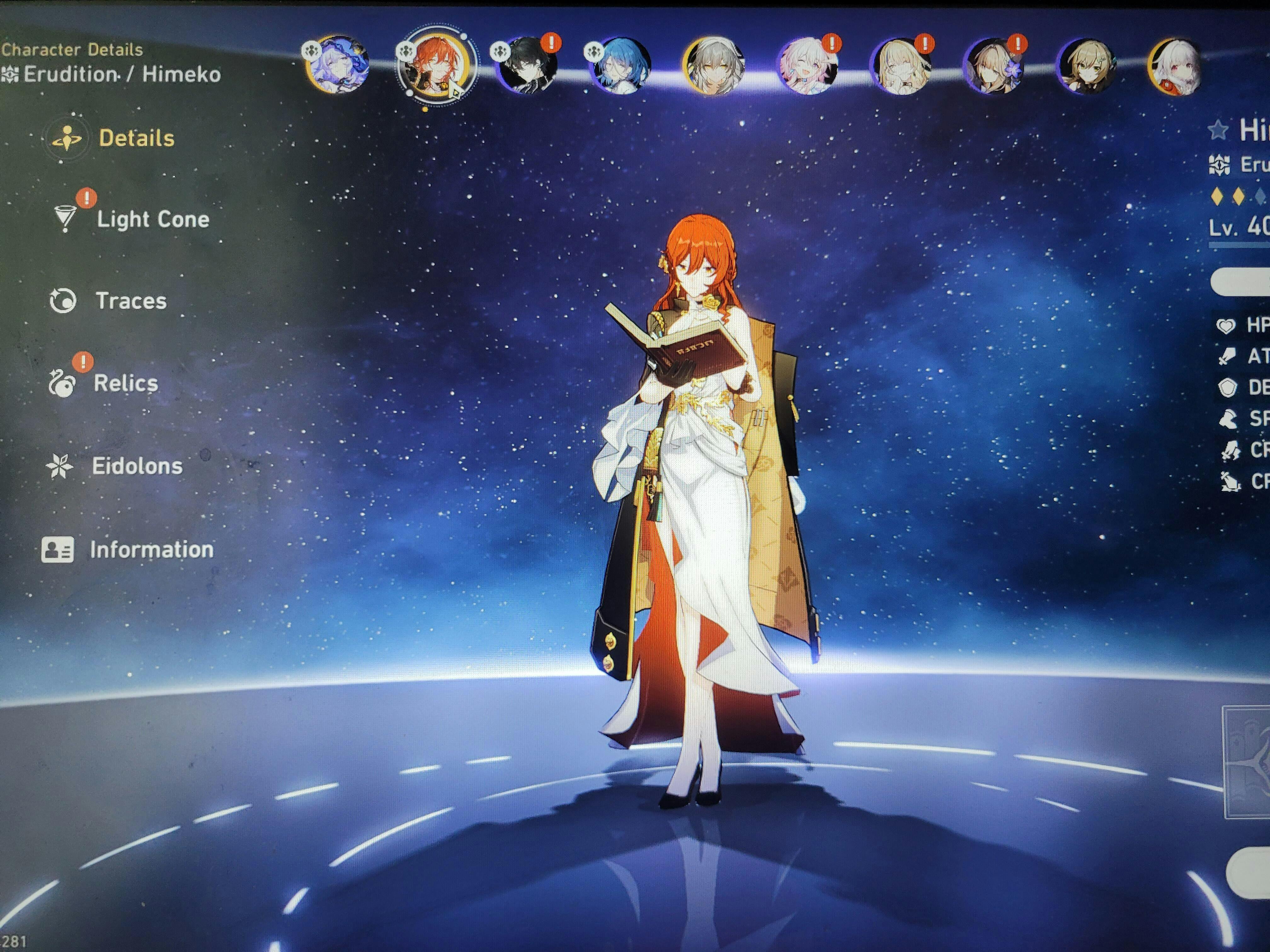The image size is (1270, 952).
Task: Open the Details section
Action: (135, 138)
